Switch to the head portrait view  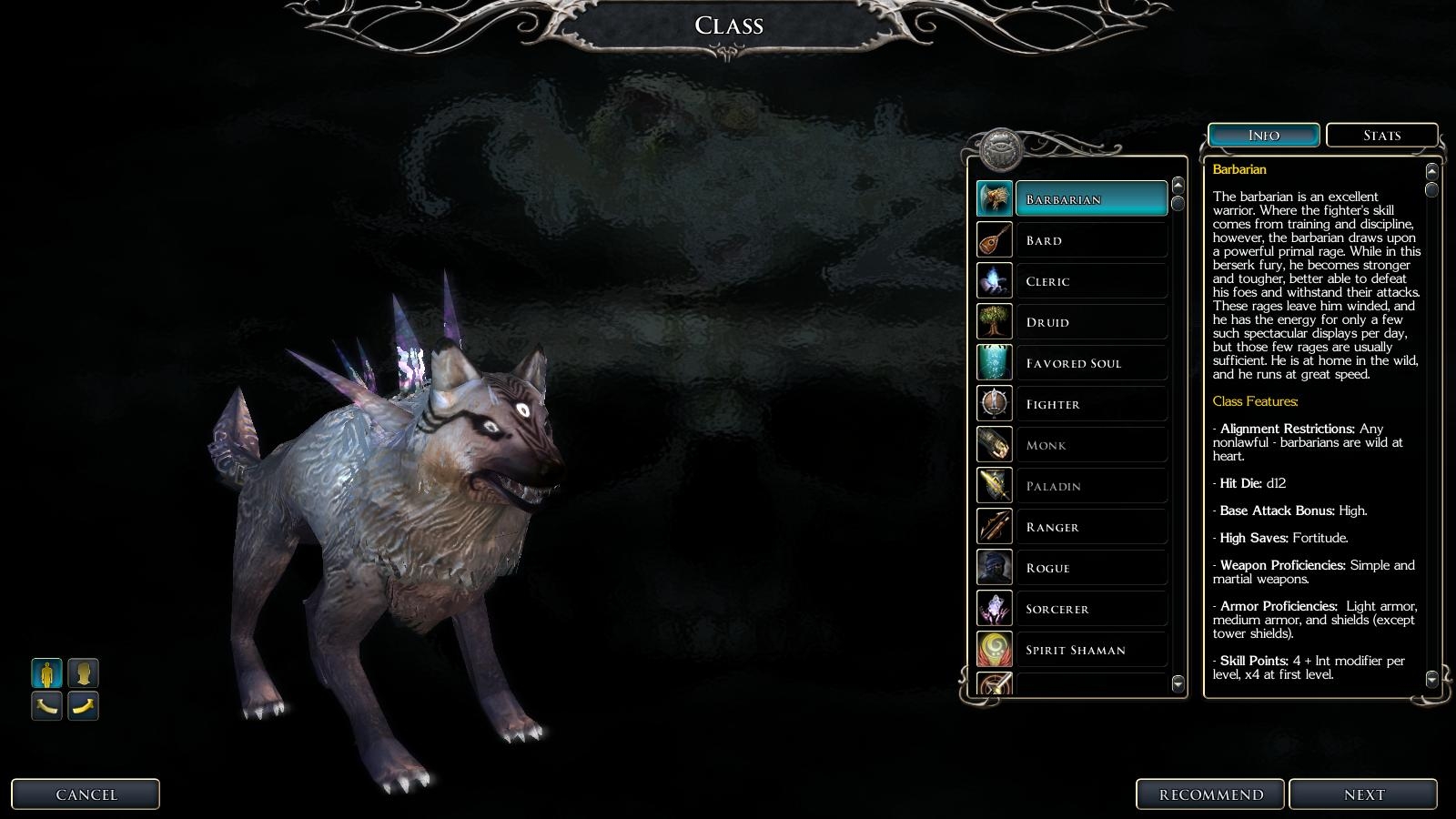point(83,673)
